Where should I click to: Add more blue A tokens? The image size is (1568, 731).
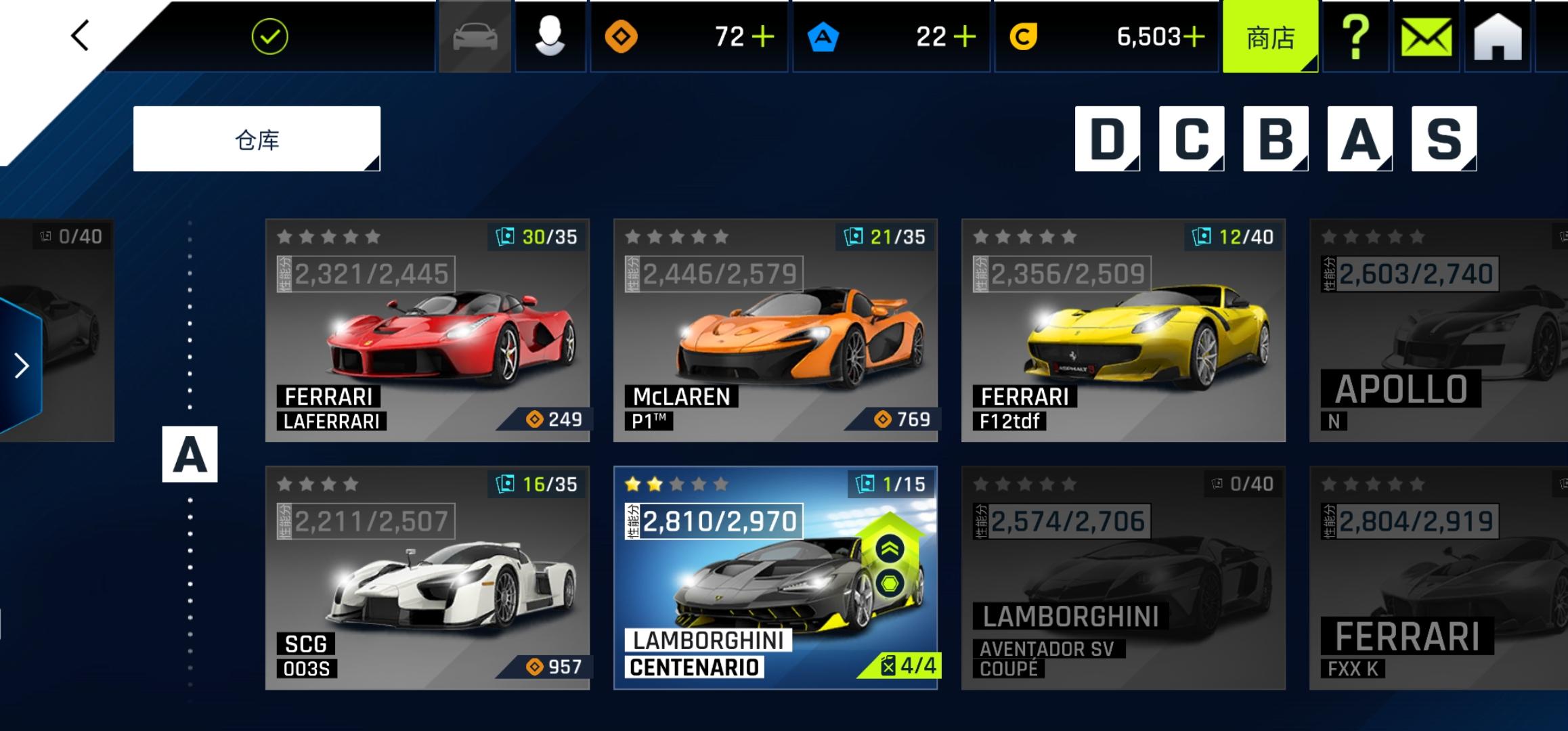[965, 37]
